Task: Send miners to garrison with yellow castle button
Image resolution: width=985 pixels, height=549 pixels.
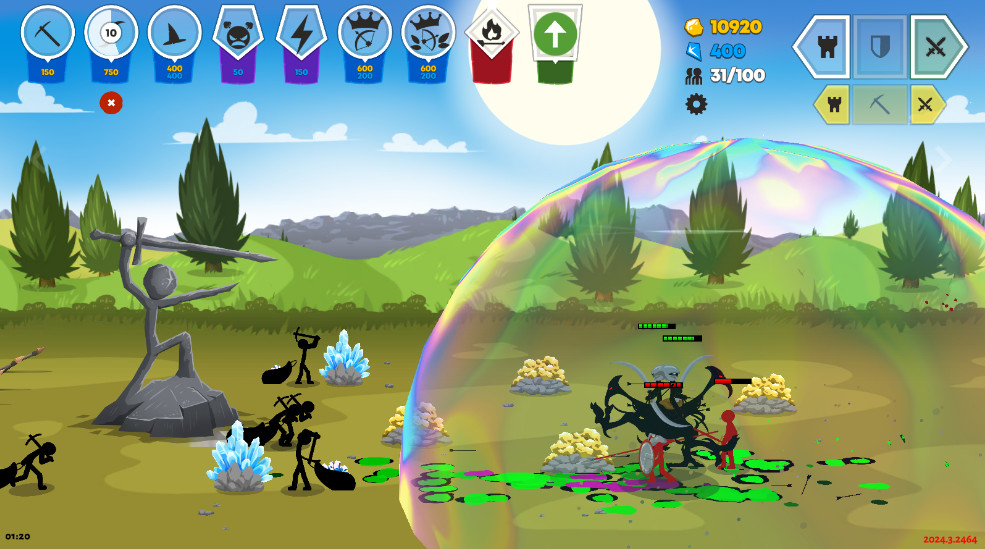Action: point(833,104)
